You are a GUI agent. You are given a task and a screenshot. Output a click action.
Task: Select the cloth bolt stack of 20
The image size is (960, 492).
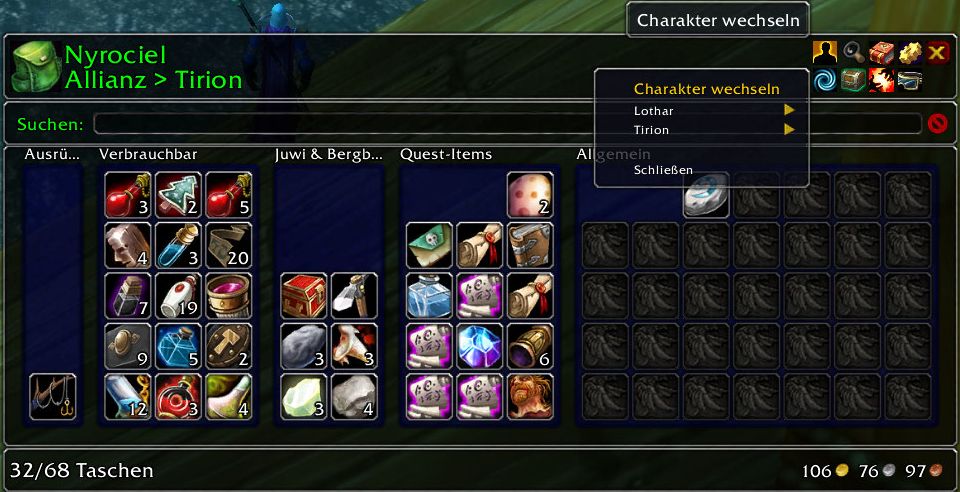tap(229, 245)
